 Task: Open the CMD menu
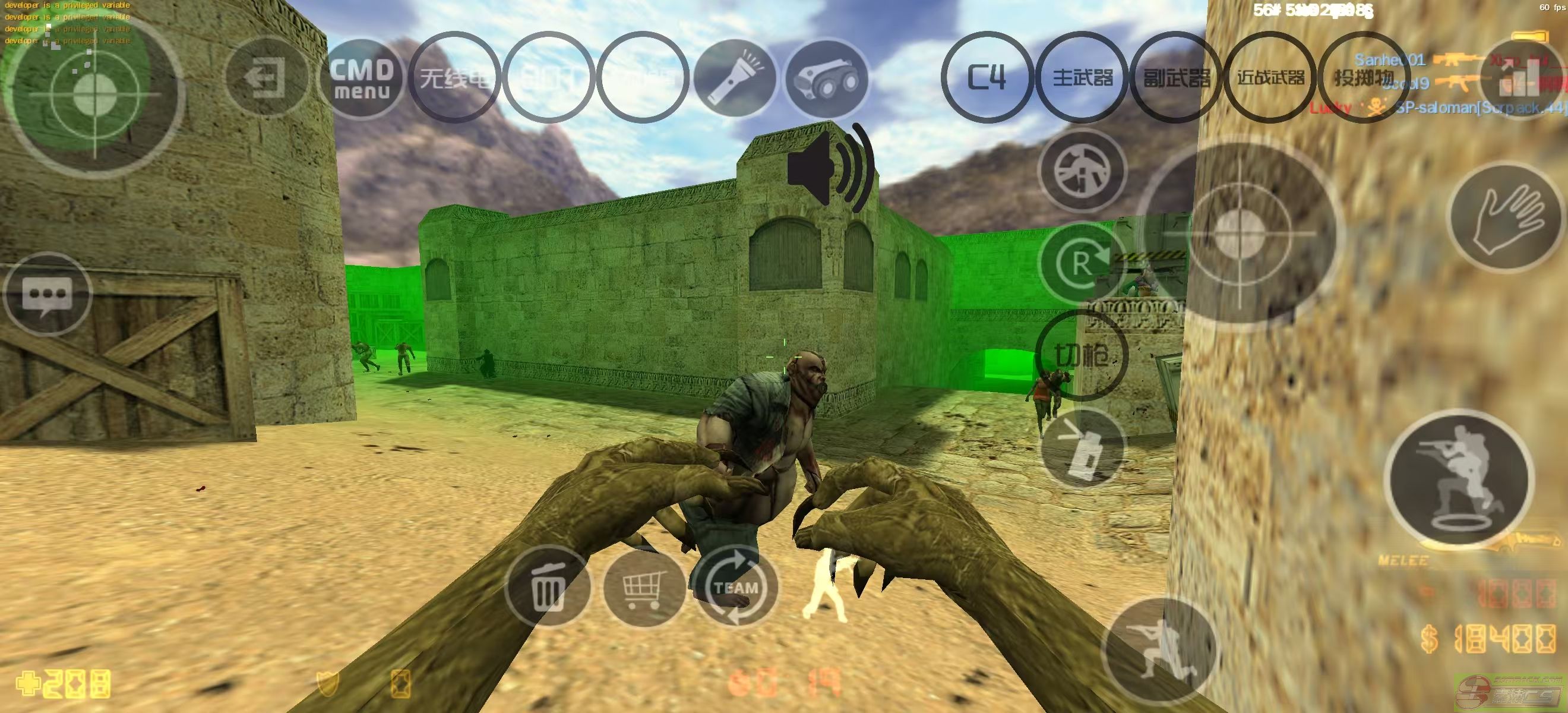coord(362,78)
